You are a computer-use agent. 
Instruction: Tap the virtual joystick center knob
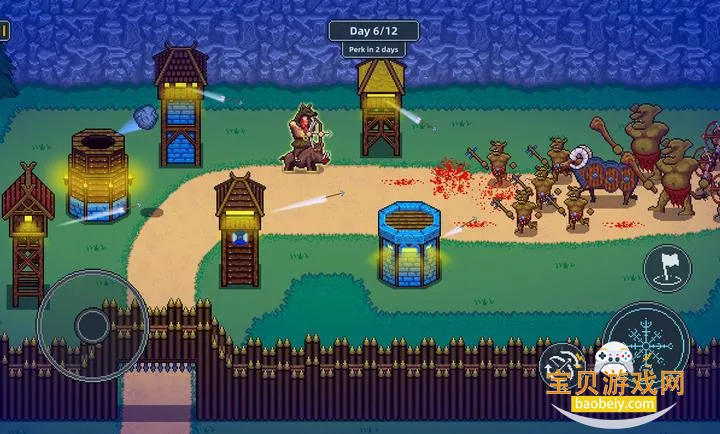point(93,324)
